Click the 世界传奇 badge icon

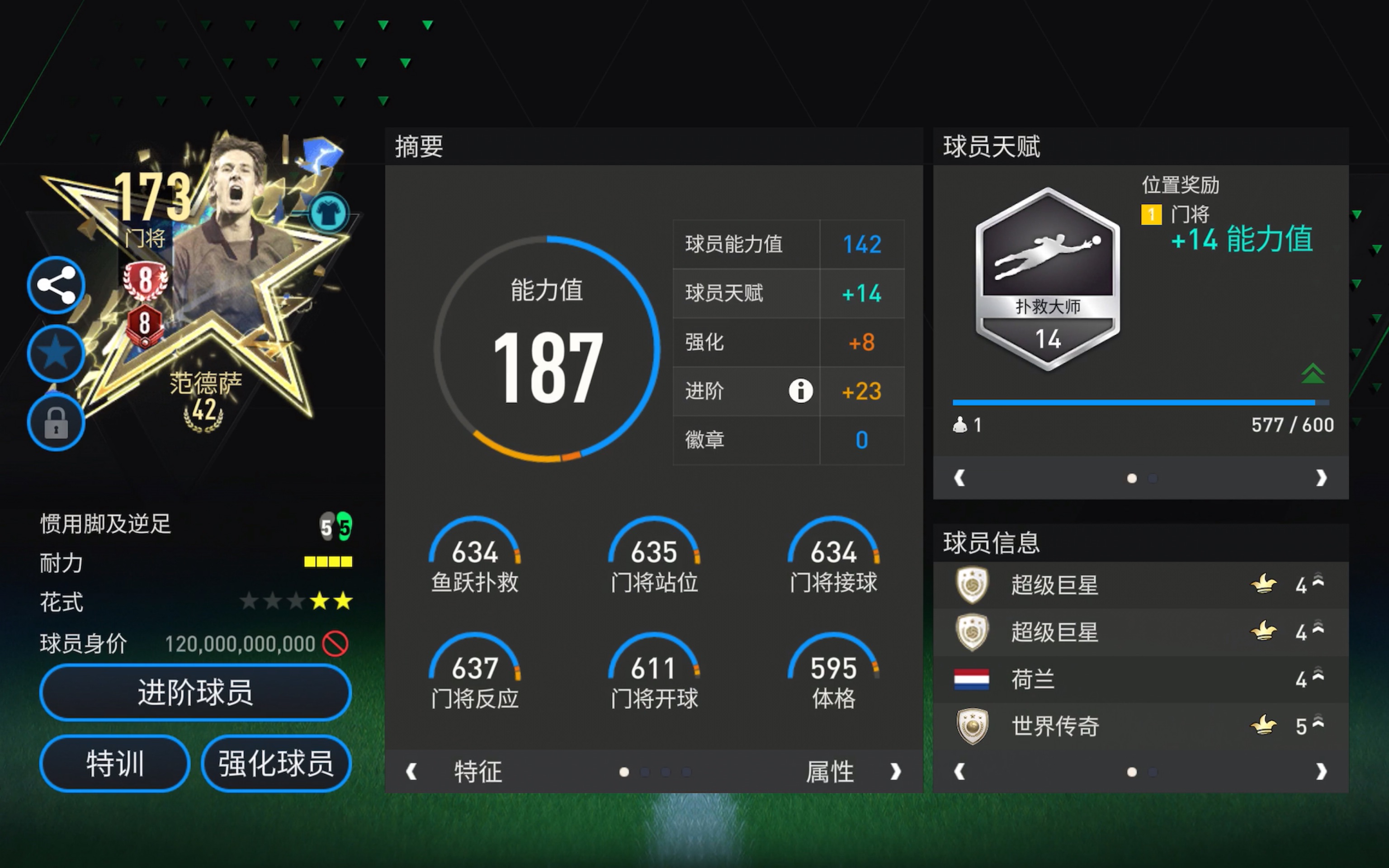[971, 726]
